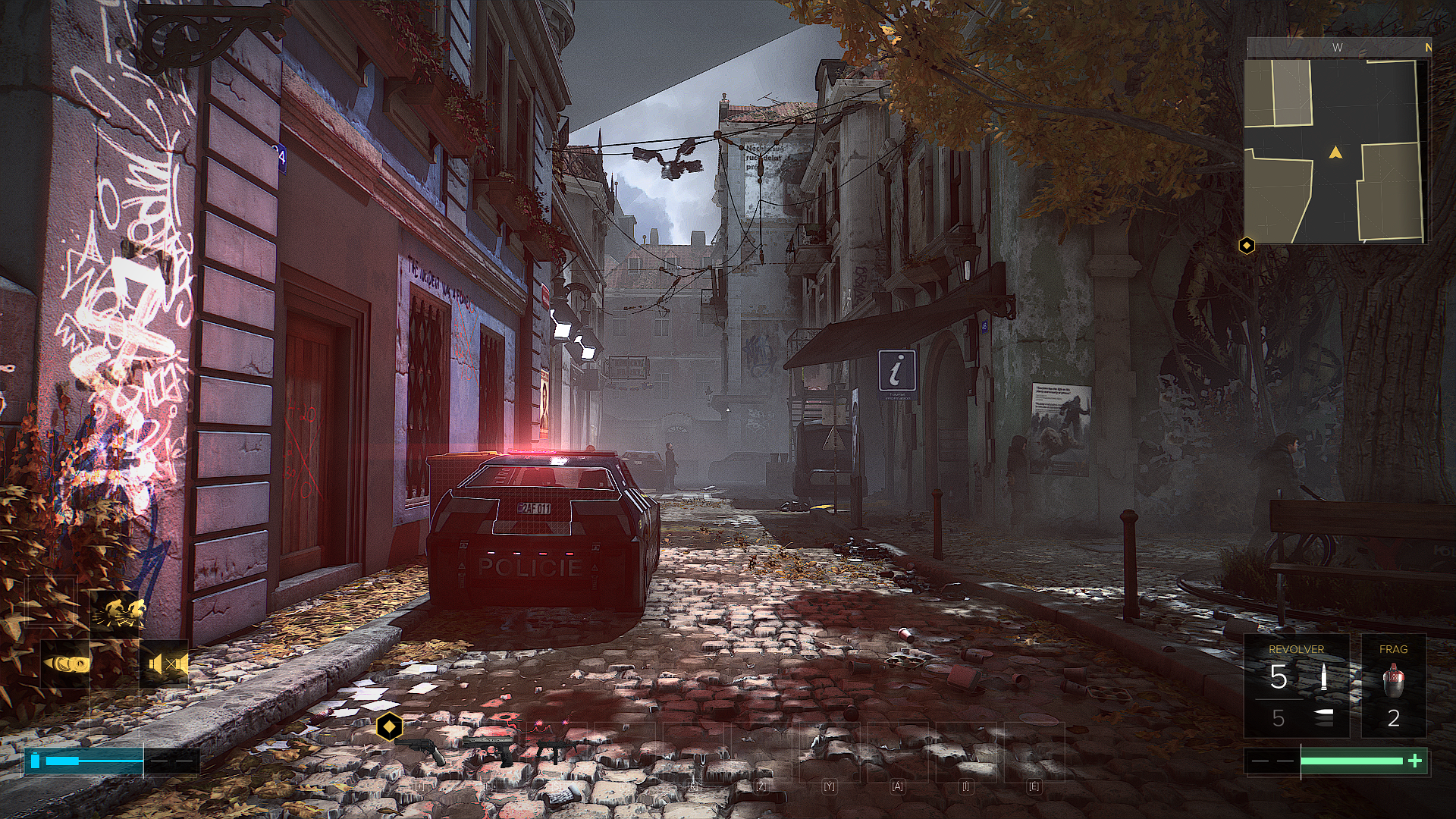Select the hexagon objective marker beside the minimap
The height and width of the screenshot is (819, 1456).
click(x=1247, y=245)
